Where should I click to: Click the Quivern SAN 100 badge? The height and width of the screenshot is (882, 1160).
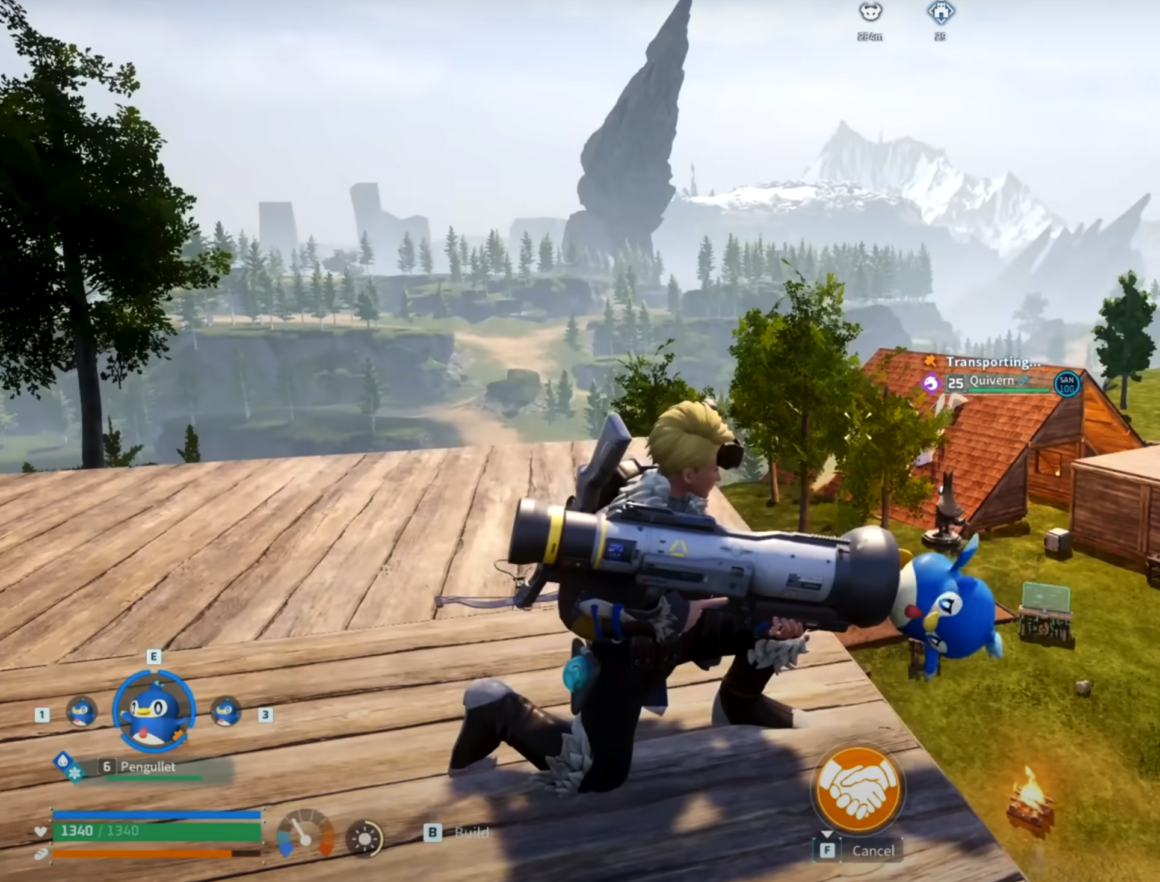(x=1067, y=383)
